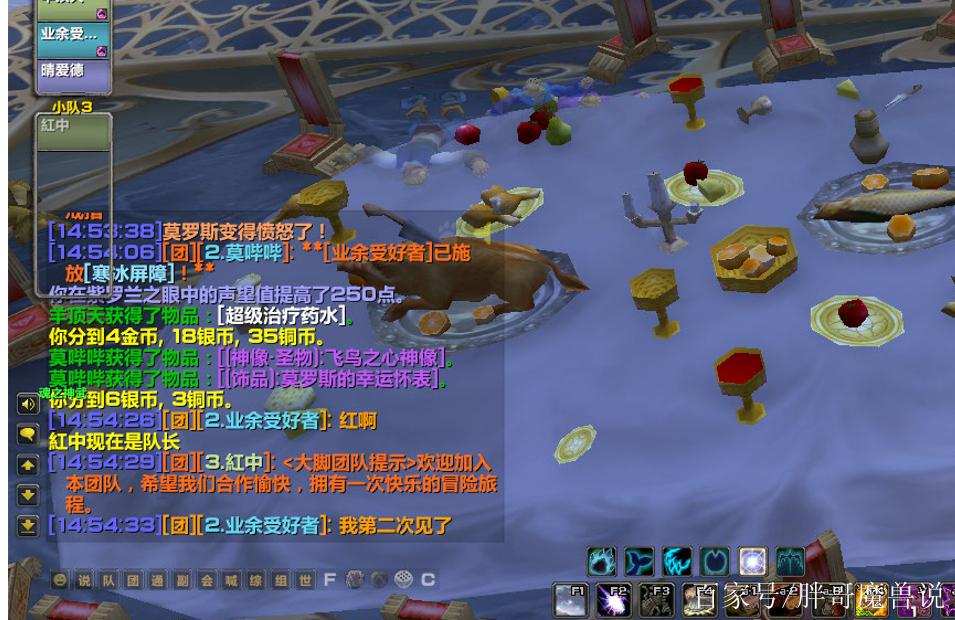This screenshot has width=955, height=620.
Task: Toggle the chat sound speaker button
Action: [x=28, y=405]
